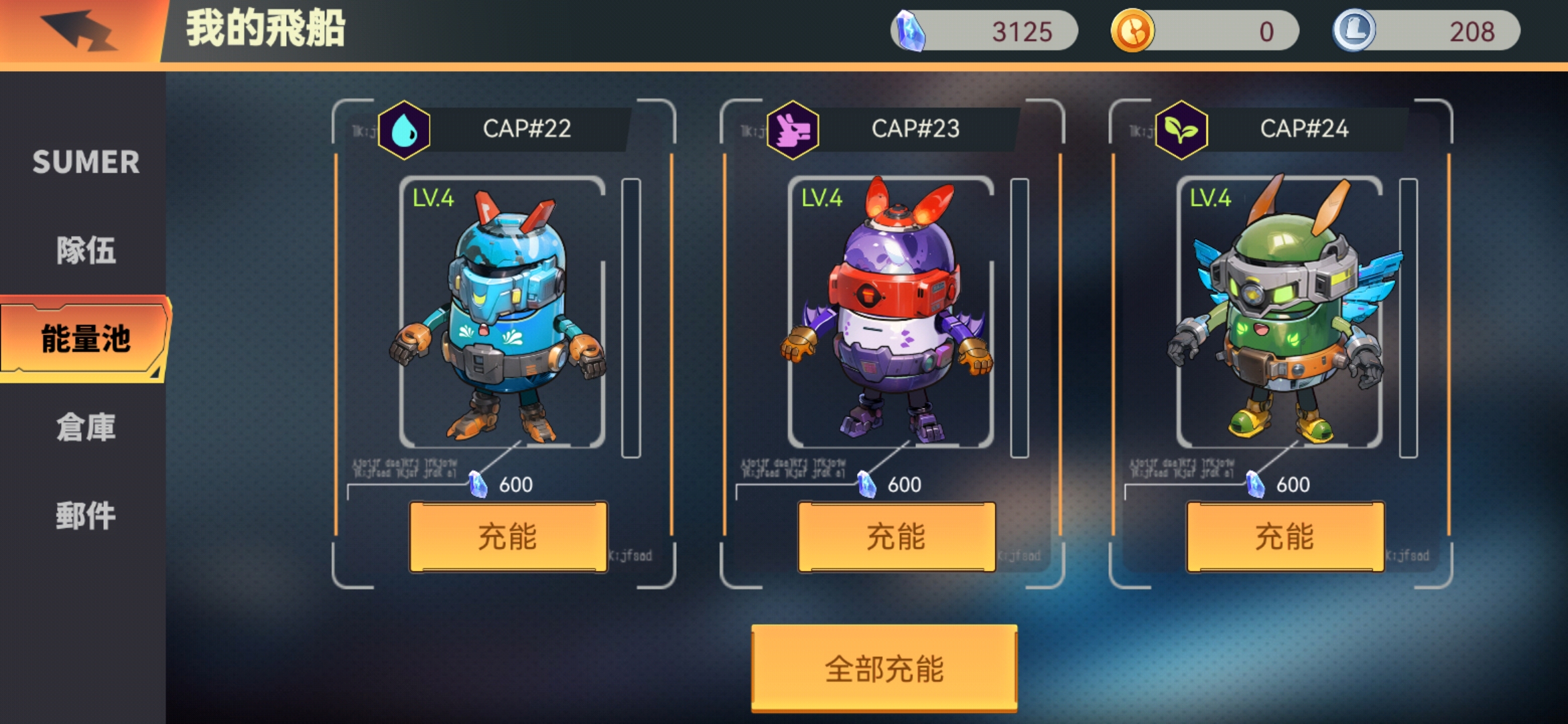Charge CAP#22 with its 充能 button
This screenshot has width=1568, height=724.
click(x=508, y=537)
